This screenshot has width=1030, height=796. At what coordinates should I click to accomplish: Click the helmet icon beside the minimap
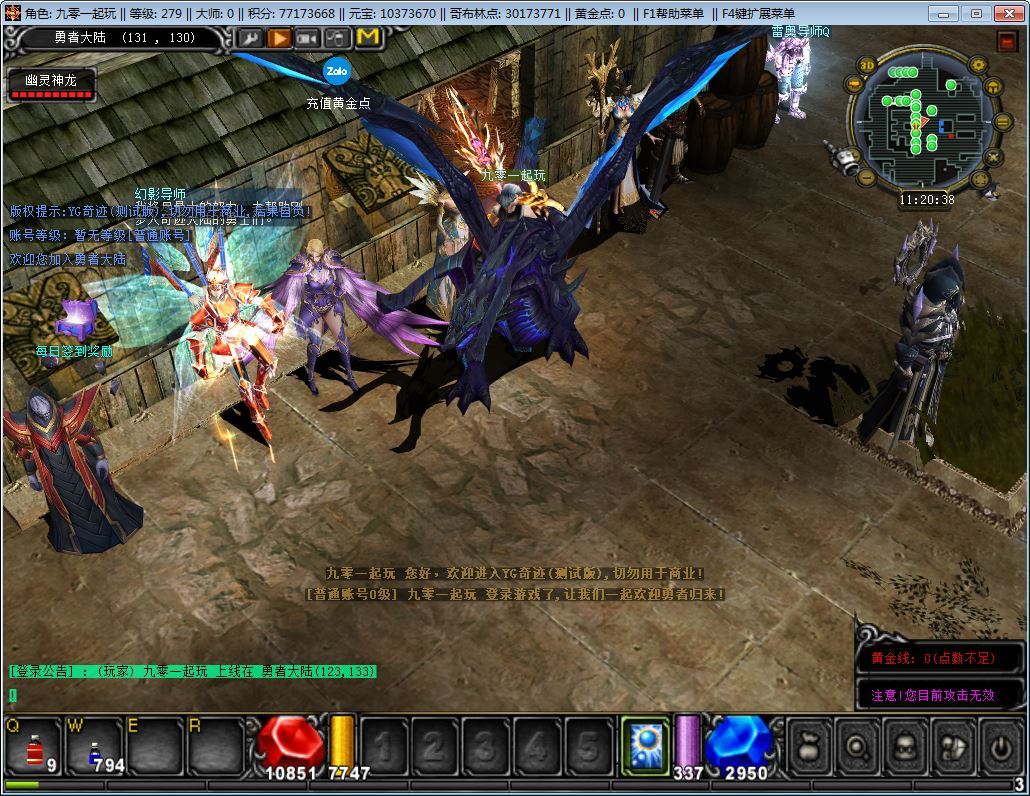(994, 87)
